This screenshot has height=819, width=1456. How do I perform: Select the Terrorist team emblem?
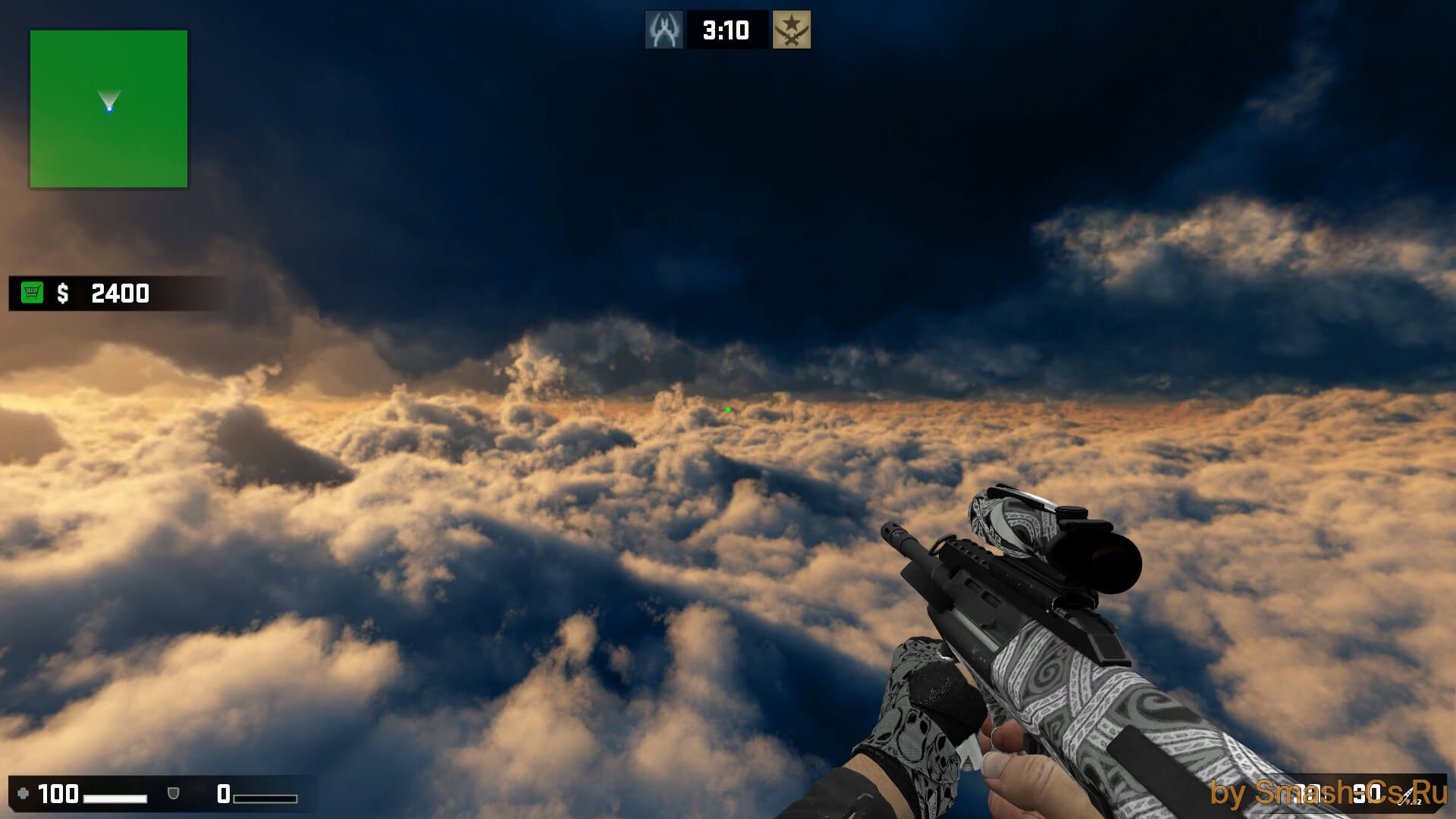point(792,30)
